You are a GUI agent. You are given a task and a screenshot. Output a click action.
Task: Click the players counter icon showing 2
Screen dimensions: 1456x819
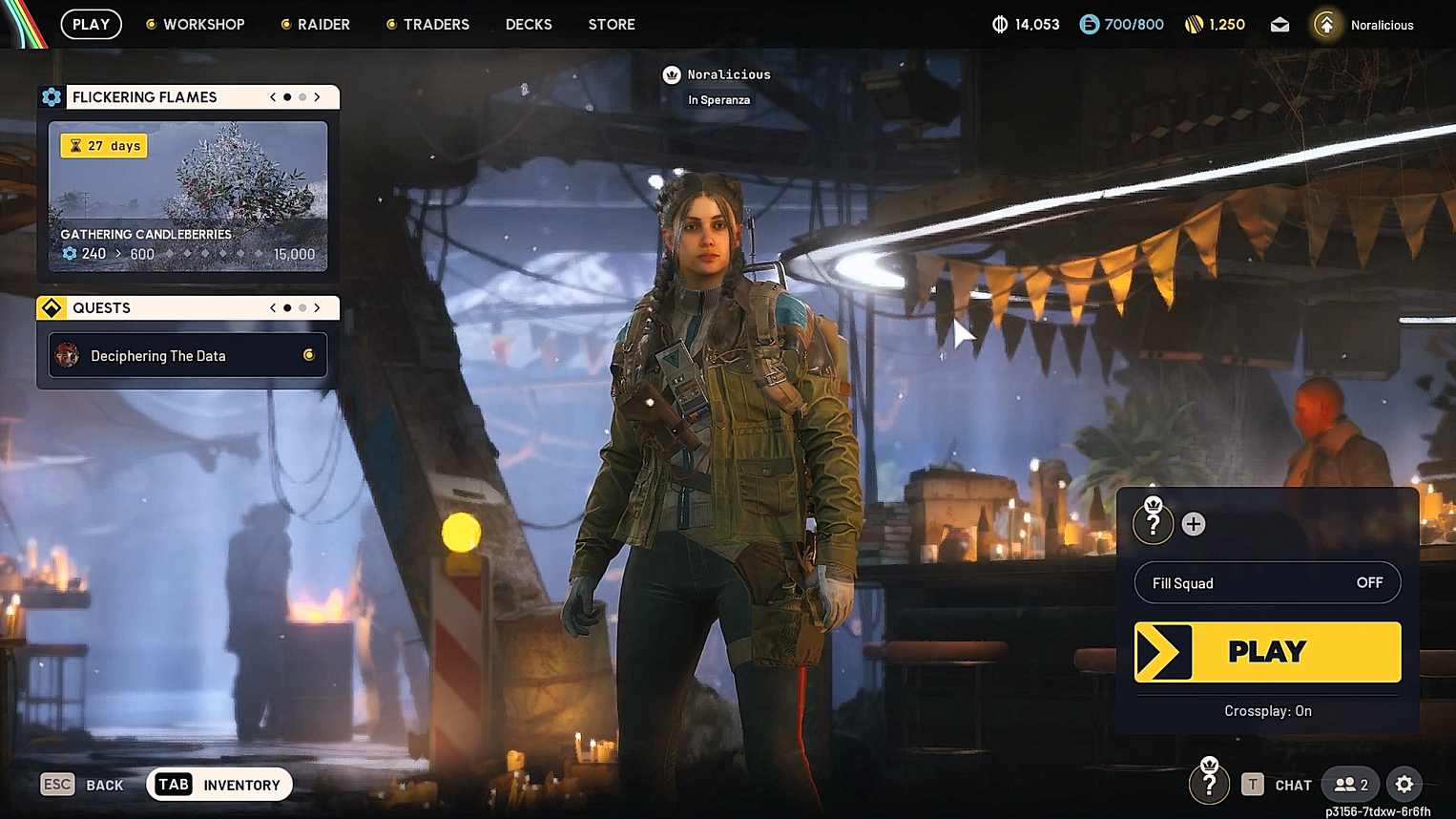pyautogui.click(x=1348, y=784)
